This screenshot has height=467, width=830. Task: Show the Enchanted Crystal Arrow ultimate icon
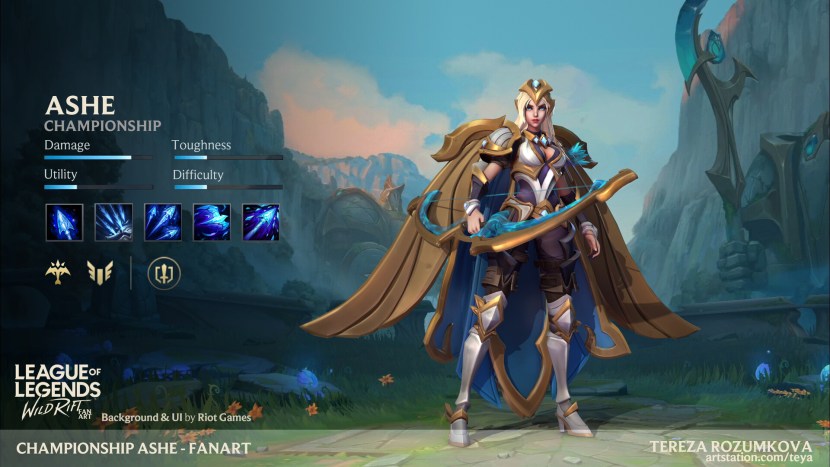point(260,222)
